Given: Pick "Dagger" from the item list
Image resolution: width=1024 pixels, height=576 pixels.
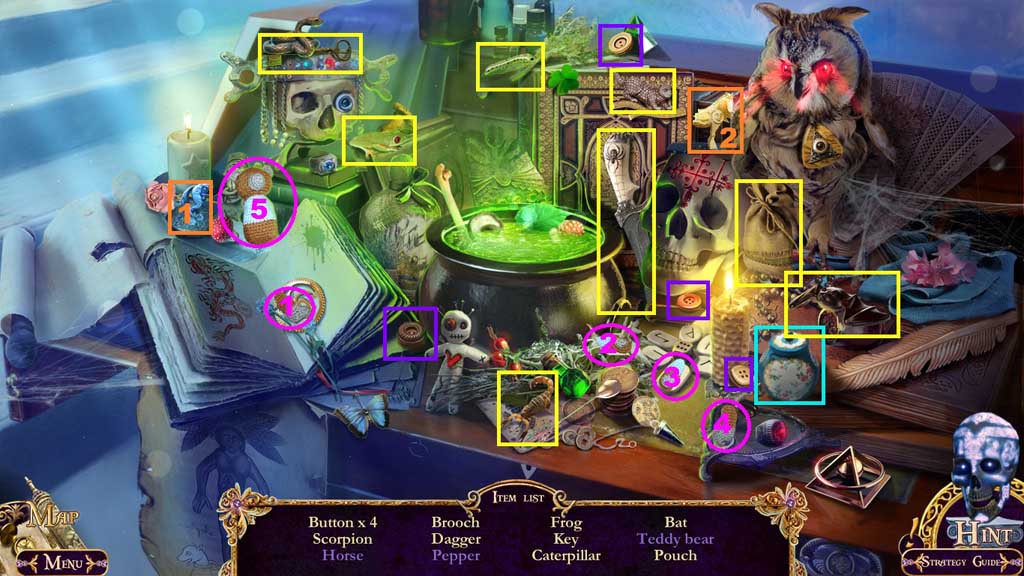Looking at the screenshot, I should (455, 539).
